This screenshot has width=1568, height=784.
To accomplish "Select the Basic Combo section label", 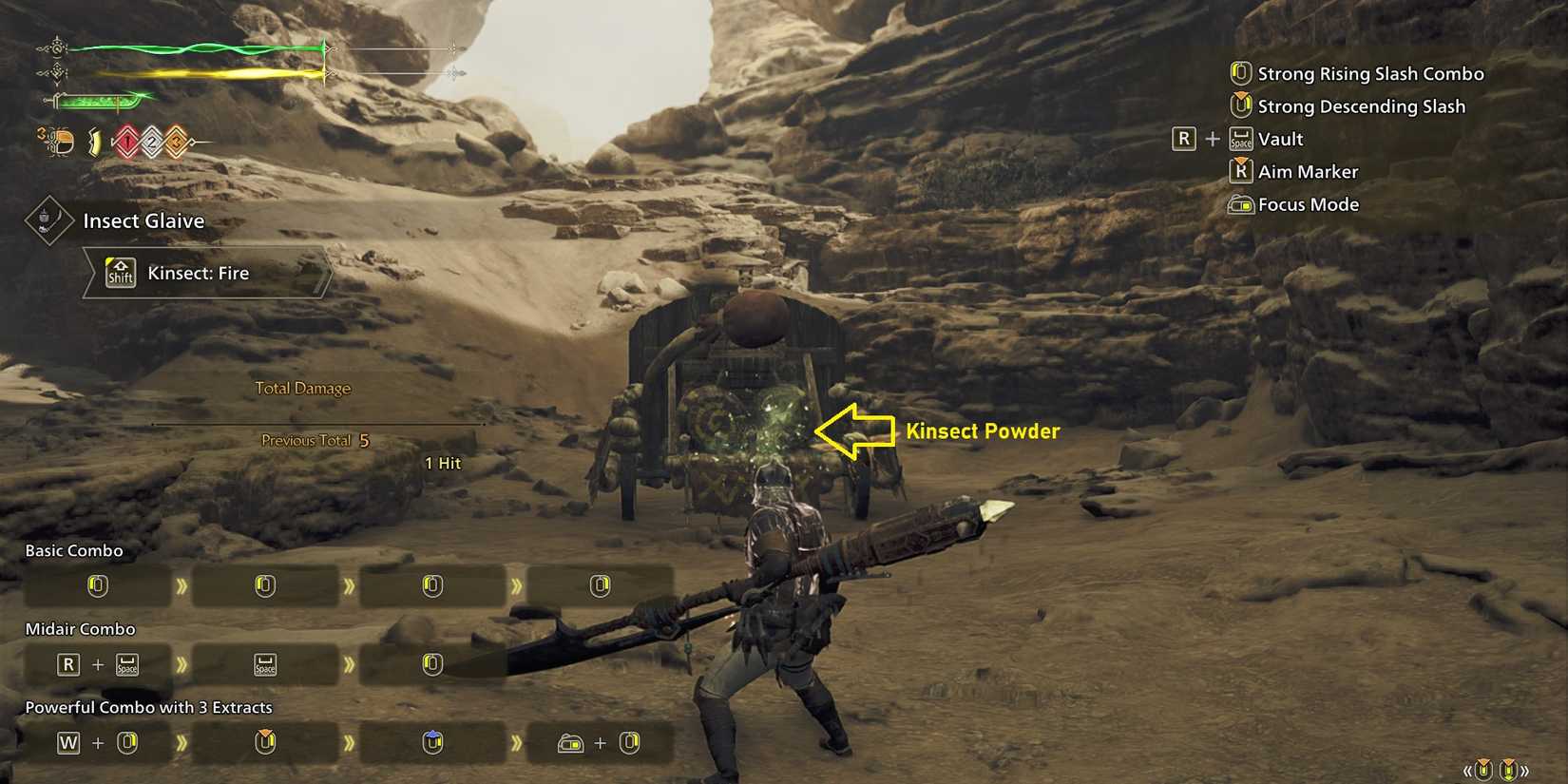I will tap(73, 550).
